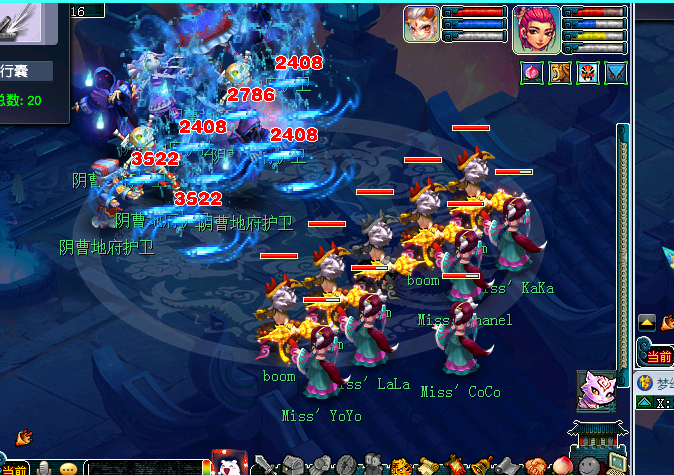674x475 pixels.
Task: Click the orange speech bubble chat button
Action: click(69, 468)
